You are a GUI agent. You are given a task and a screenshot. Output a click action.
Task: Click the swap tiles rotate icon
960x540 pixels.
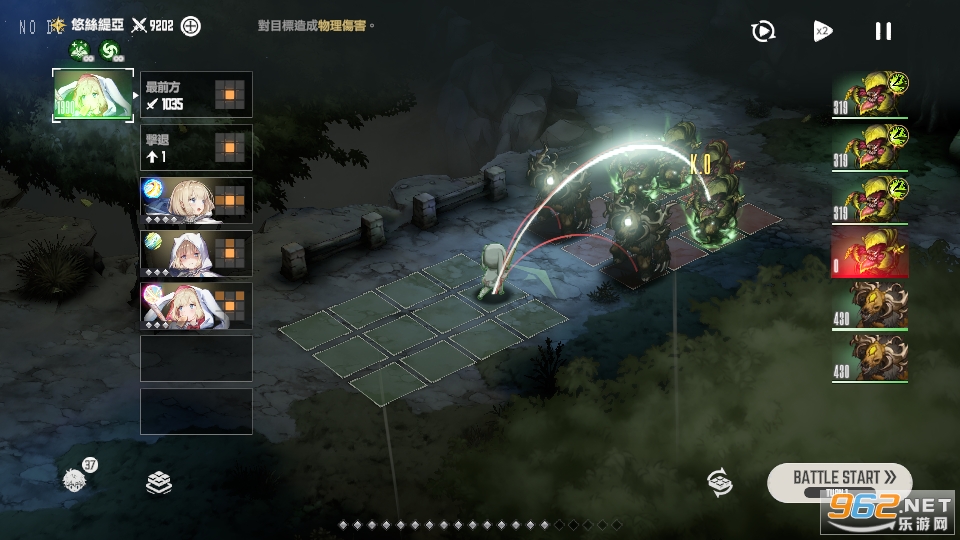coord(719,482)
